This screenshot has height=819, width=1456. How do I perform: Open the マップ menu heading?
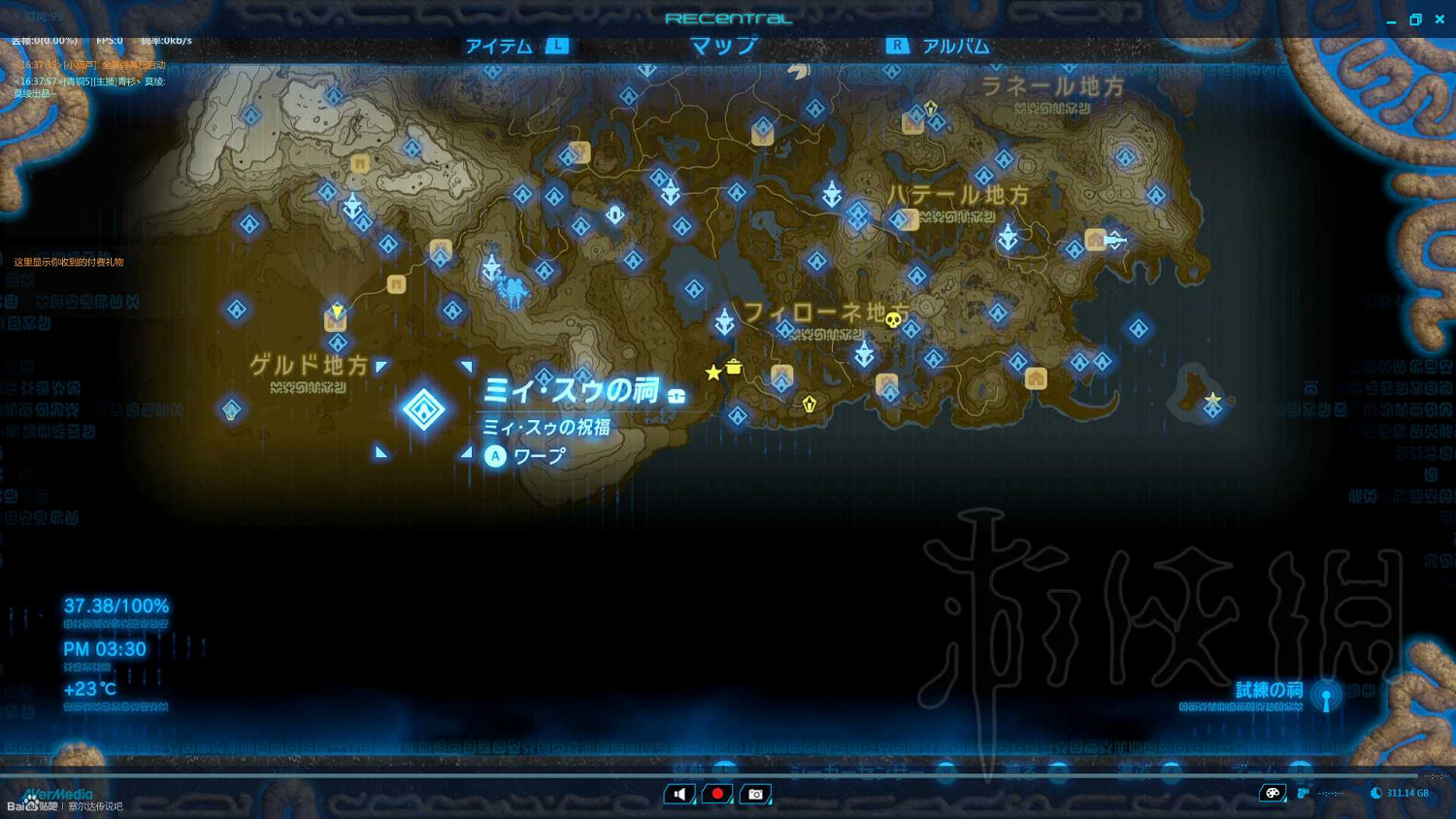point(722,46)
